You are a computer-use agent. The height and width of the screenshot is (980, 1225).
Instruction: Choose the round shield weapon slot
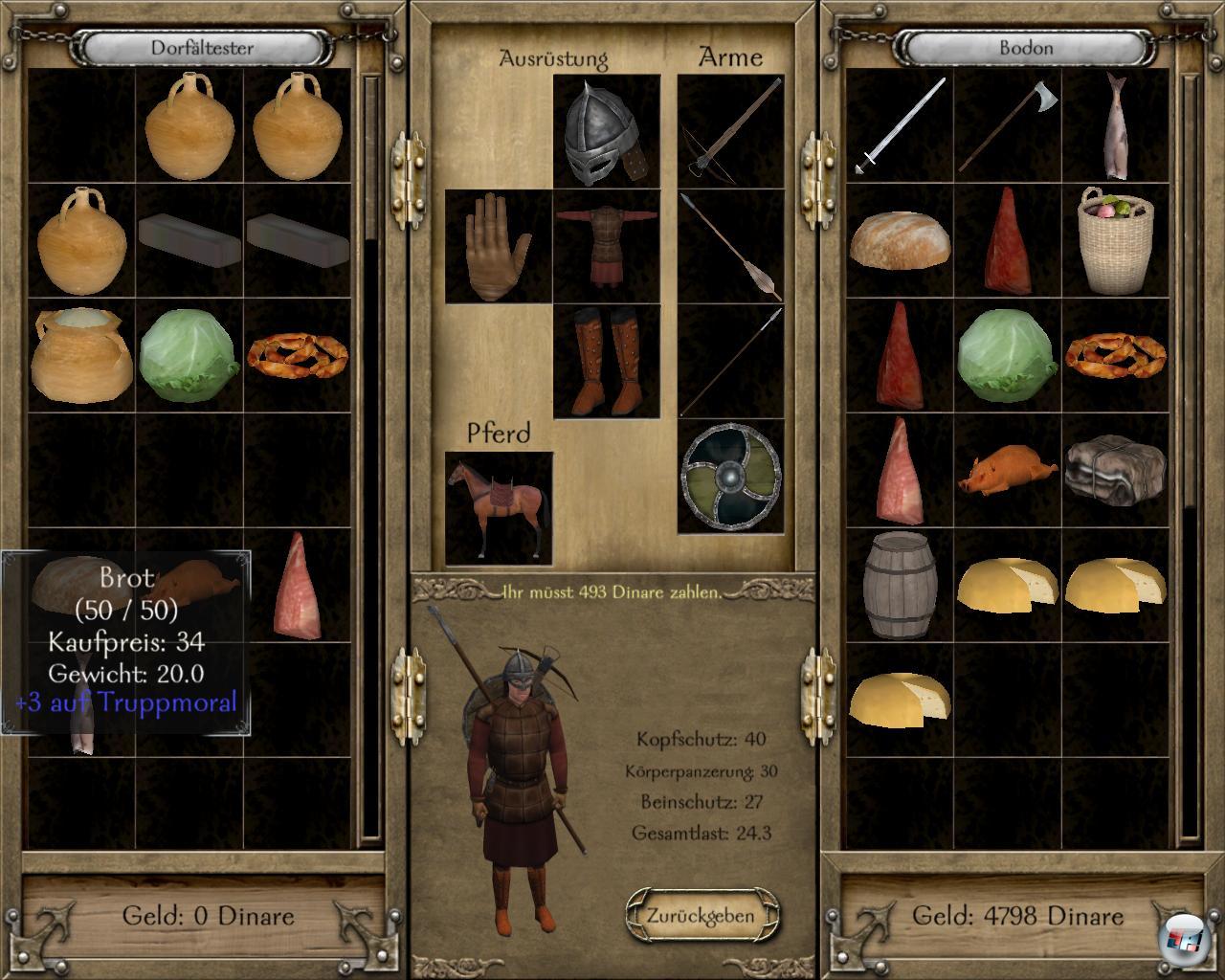coord(730,476)
